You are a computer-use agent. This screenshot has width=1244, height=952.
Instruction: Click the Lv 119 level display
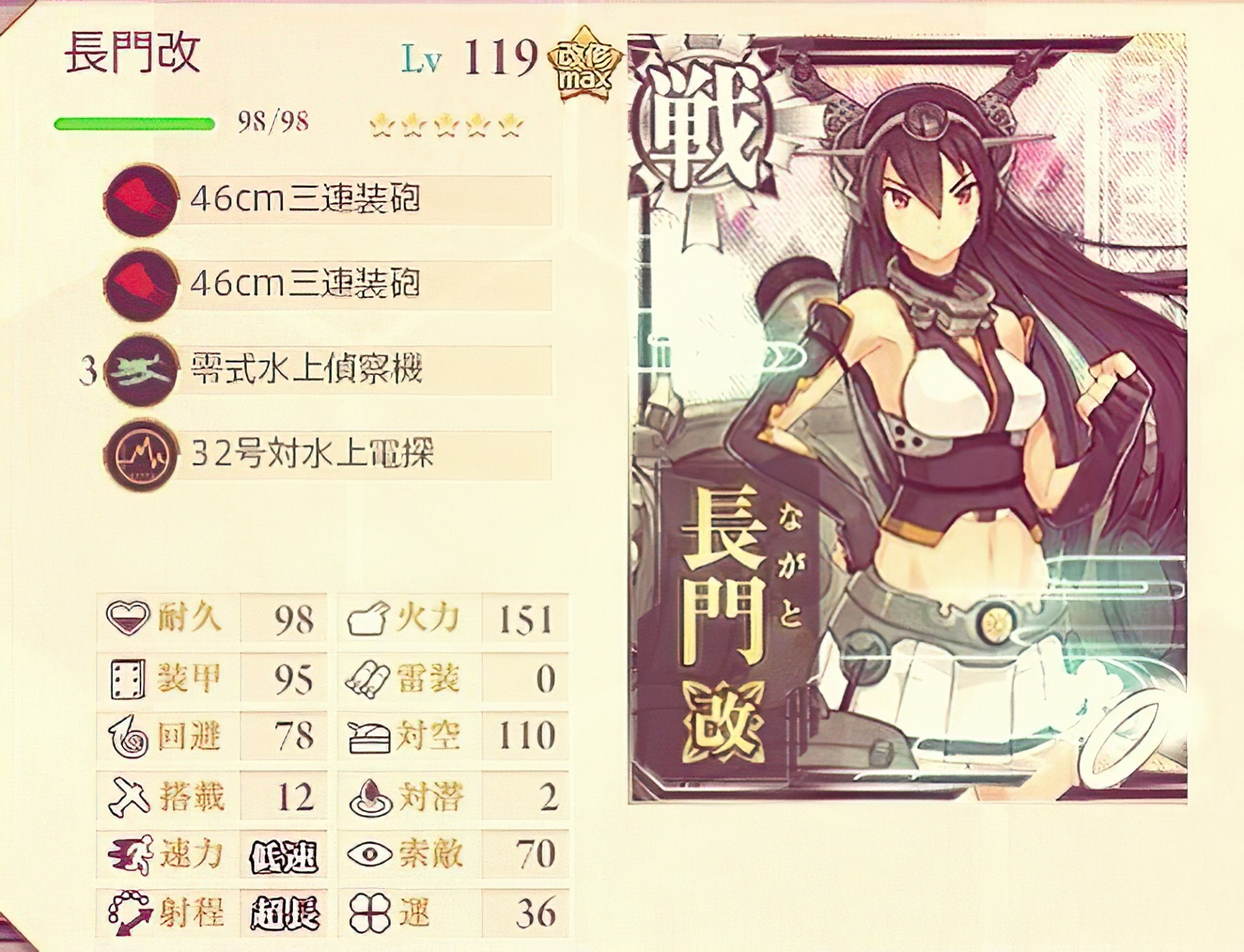pyautogui.click(x=466, y=55)
